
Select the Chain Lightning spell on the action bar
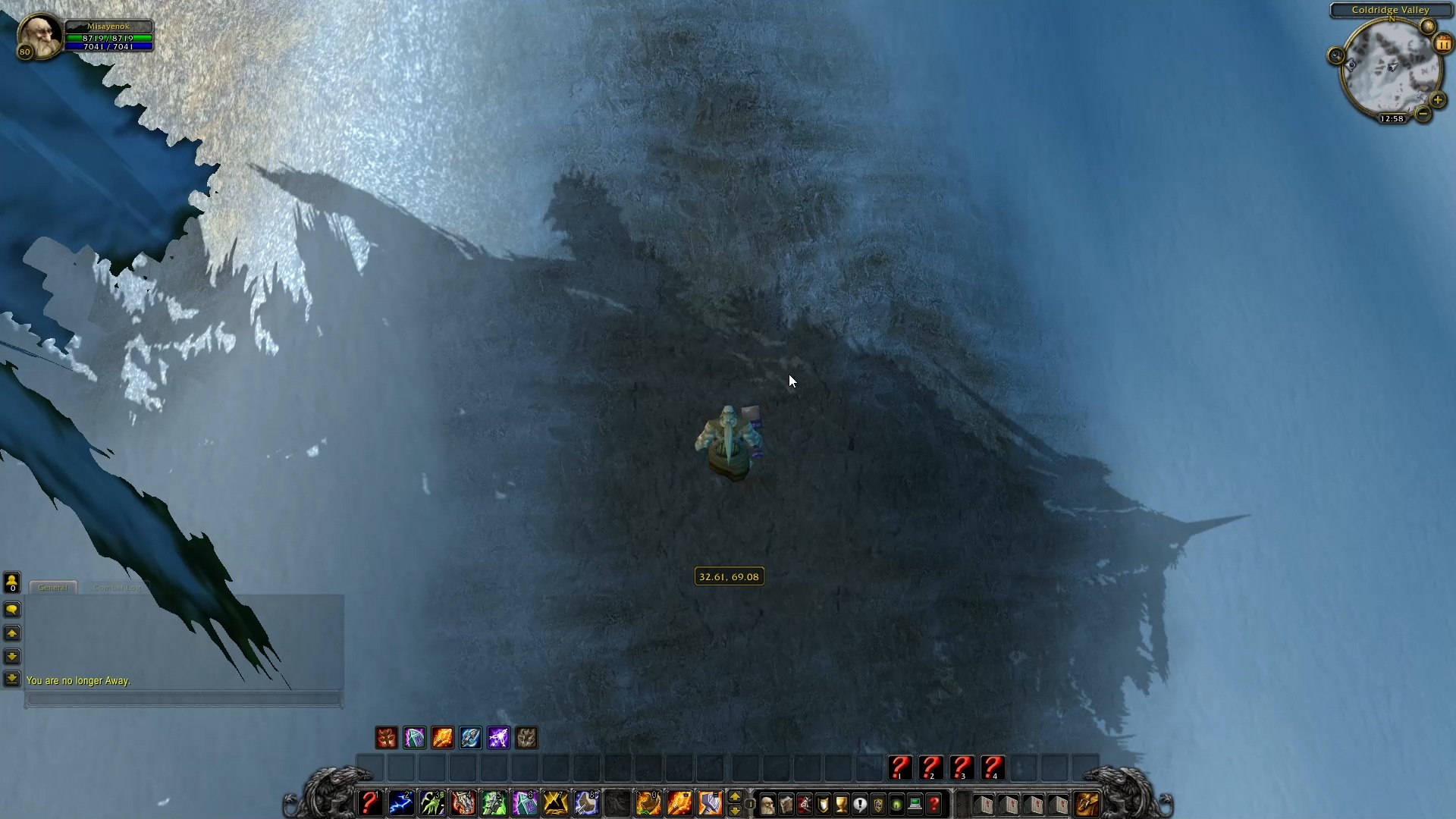click(x=402, y=804)
